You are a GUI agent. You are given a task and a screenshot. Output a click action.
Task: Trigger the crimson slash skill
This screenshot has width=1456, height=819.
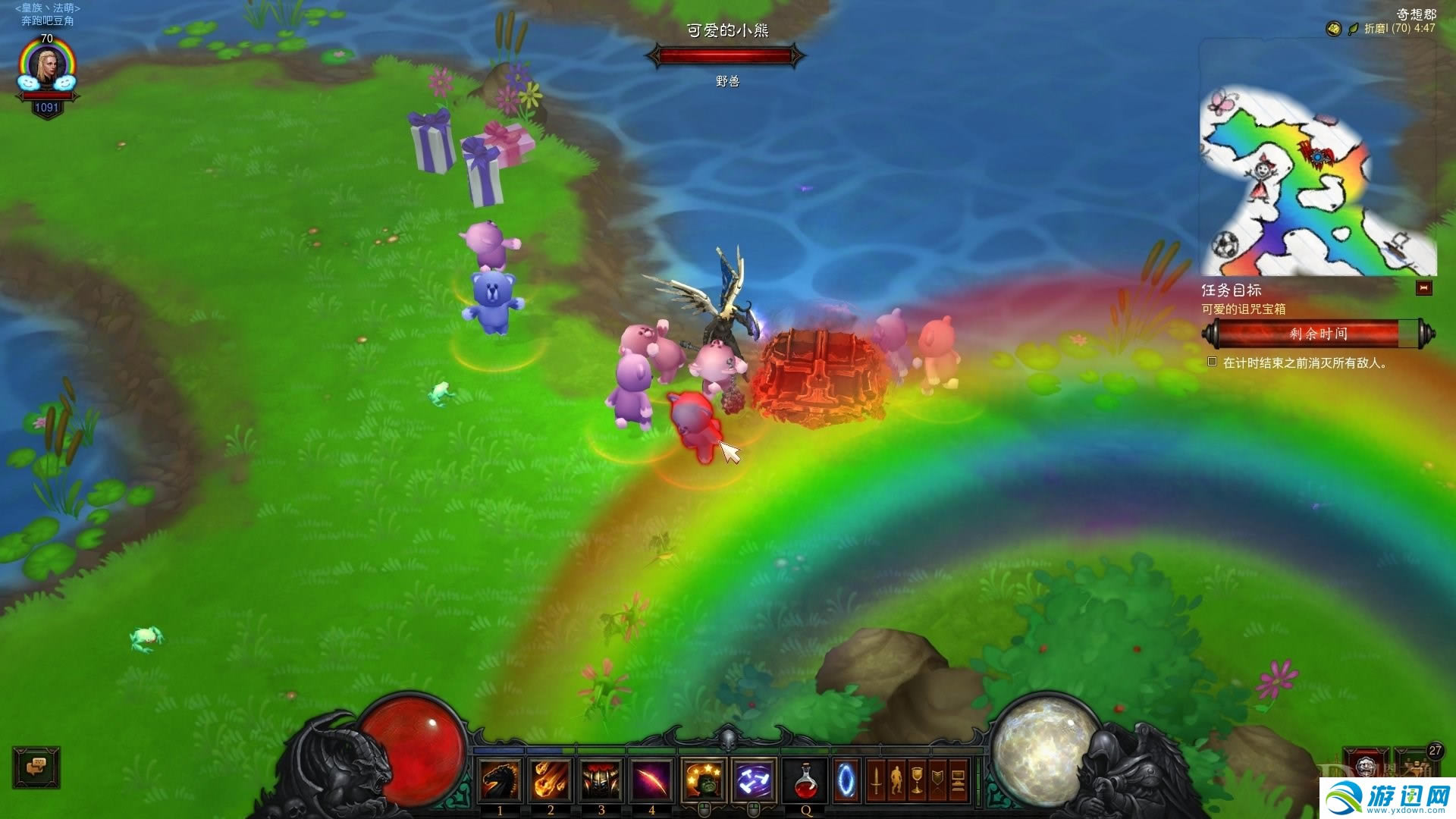[651, 780]
